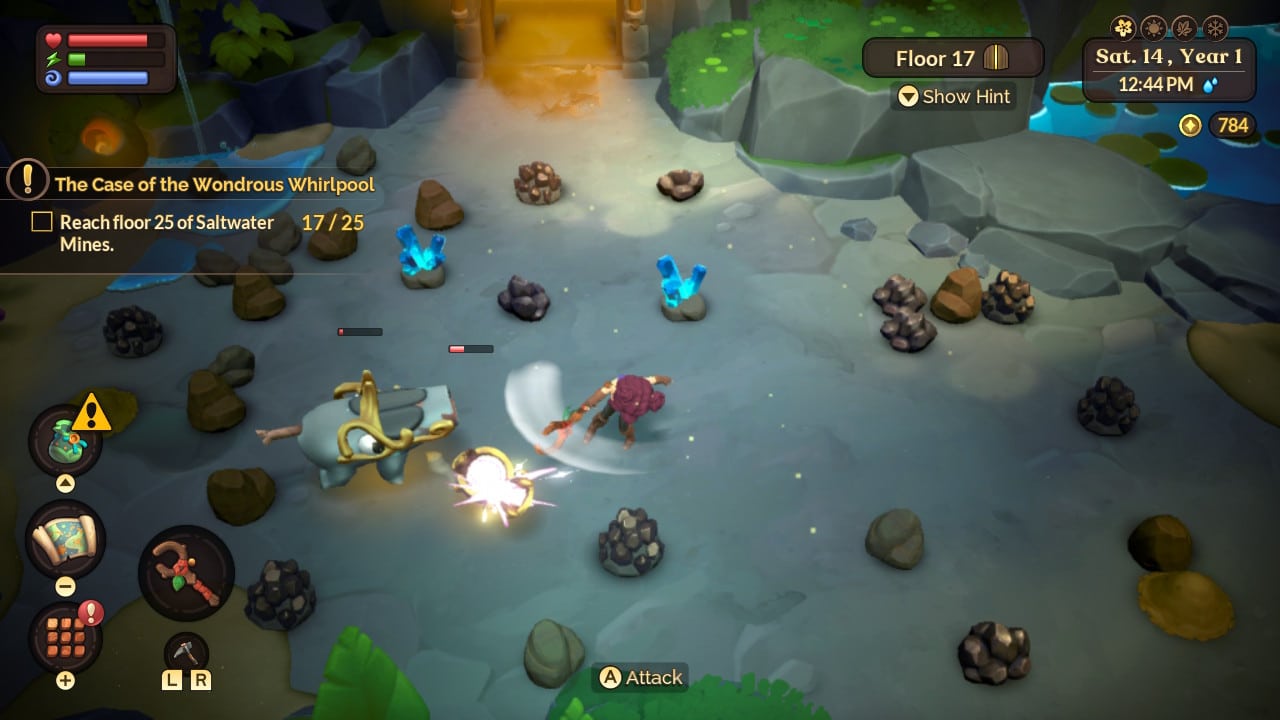Click the L shoulder button prompt
This screenshot has height=720, width=1280.
tap(171, 681)
